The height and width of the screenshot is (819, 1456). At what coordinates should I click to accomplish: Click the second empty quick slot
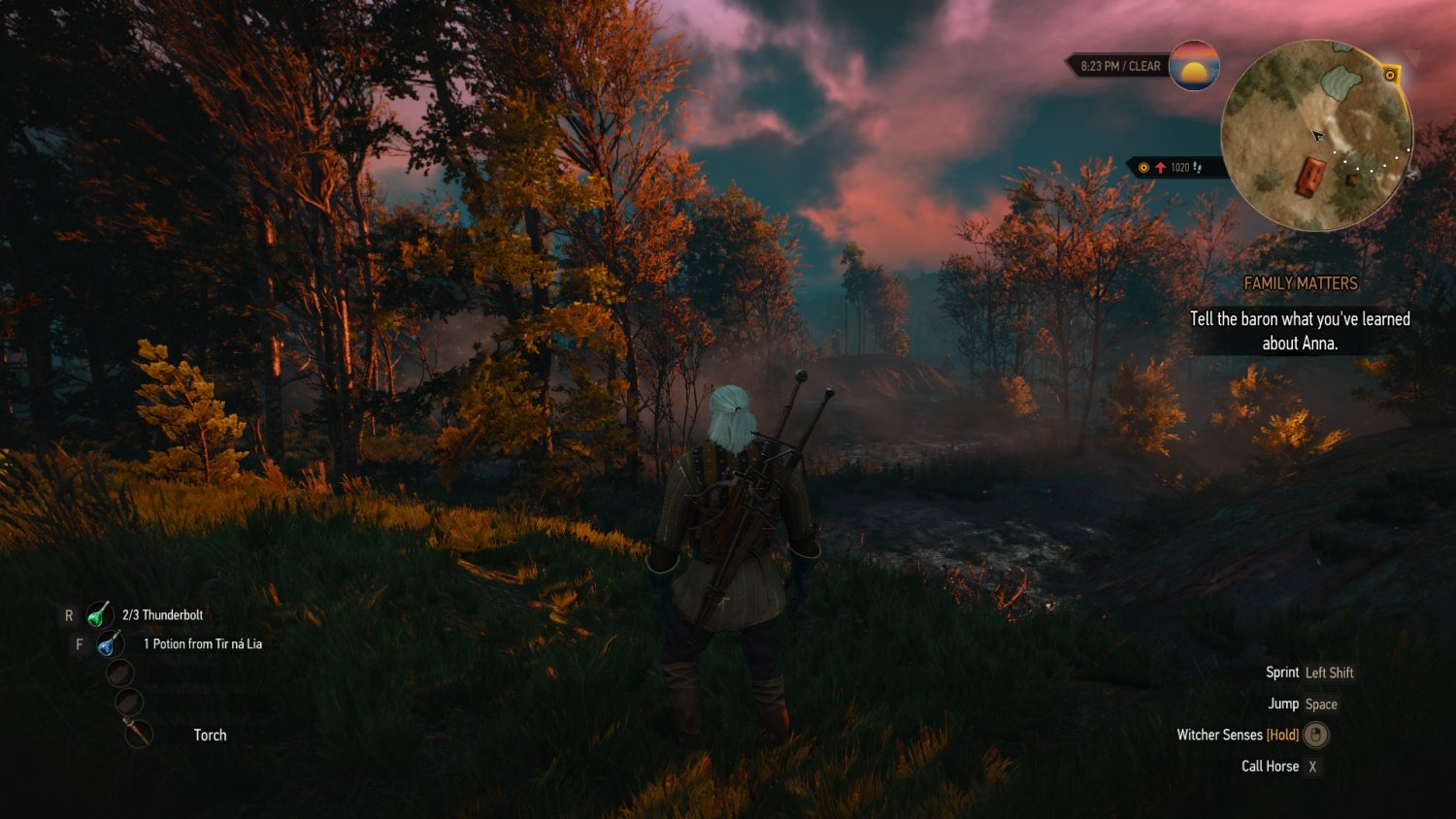pos(129,701)
